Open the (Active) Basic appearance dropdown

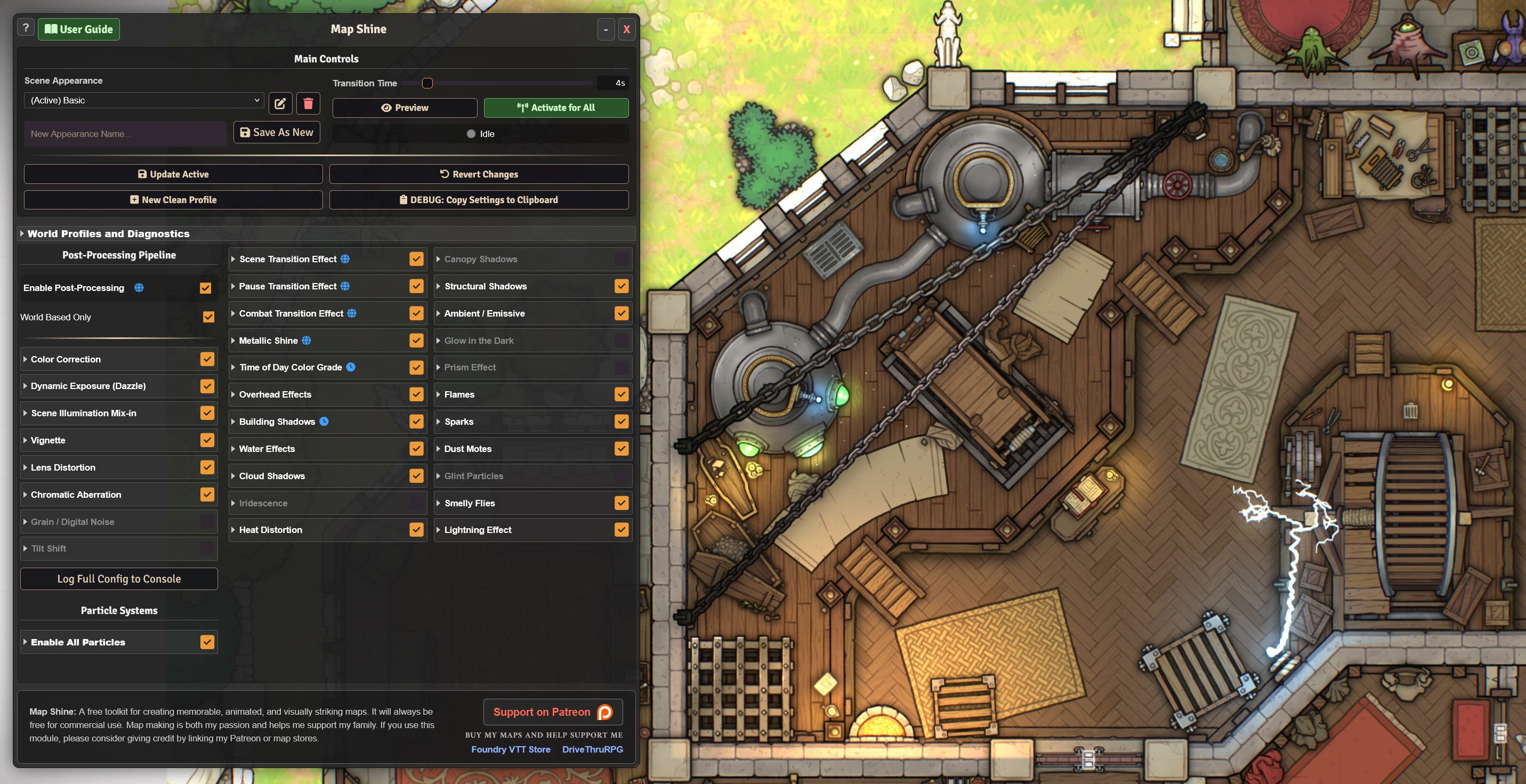point(142,100)
